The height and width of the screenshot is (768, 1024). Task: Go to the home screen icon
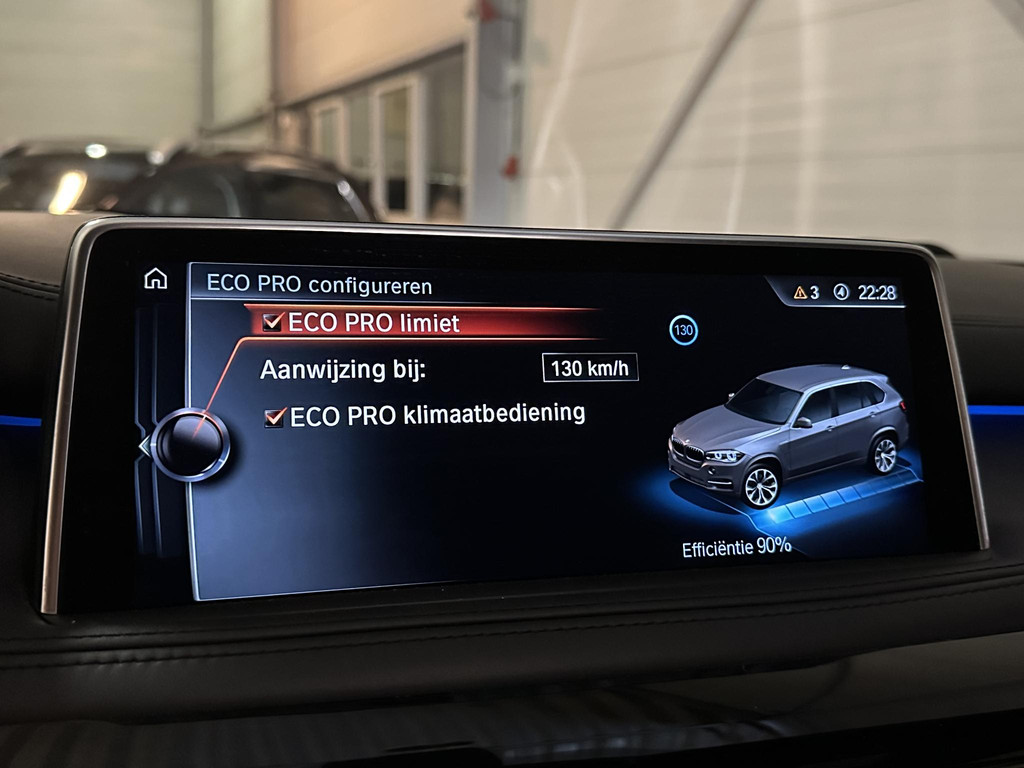(156, 279)
